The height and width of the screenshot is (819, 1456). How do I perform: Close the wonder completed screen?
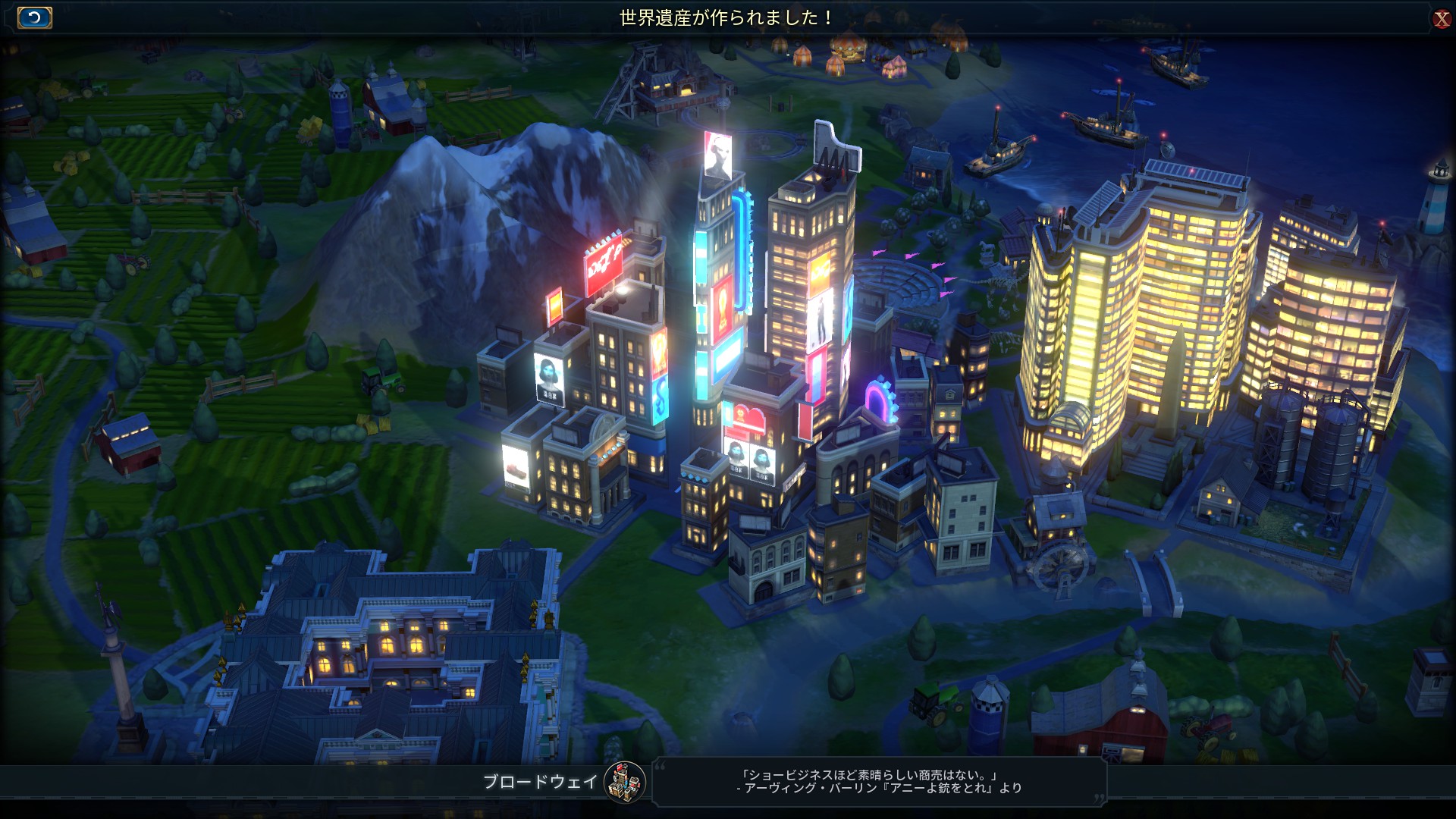click(1442, 19)
